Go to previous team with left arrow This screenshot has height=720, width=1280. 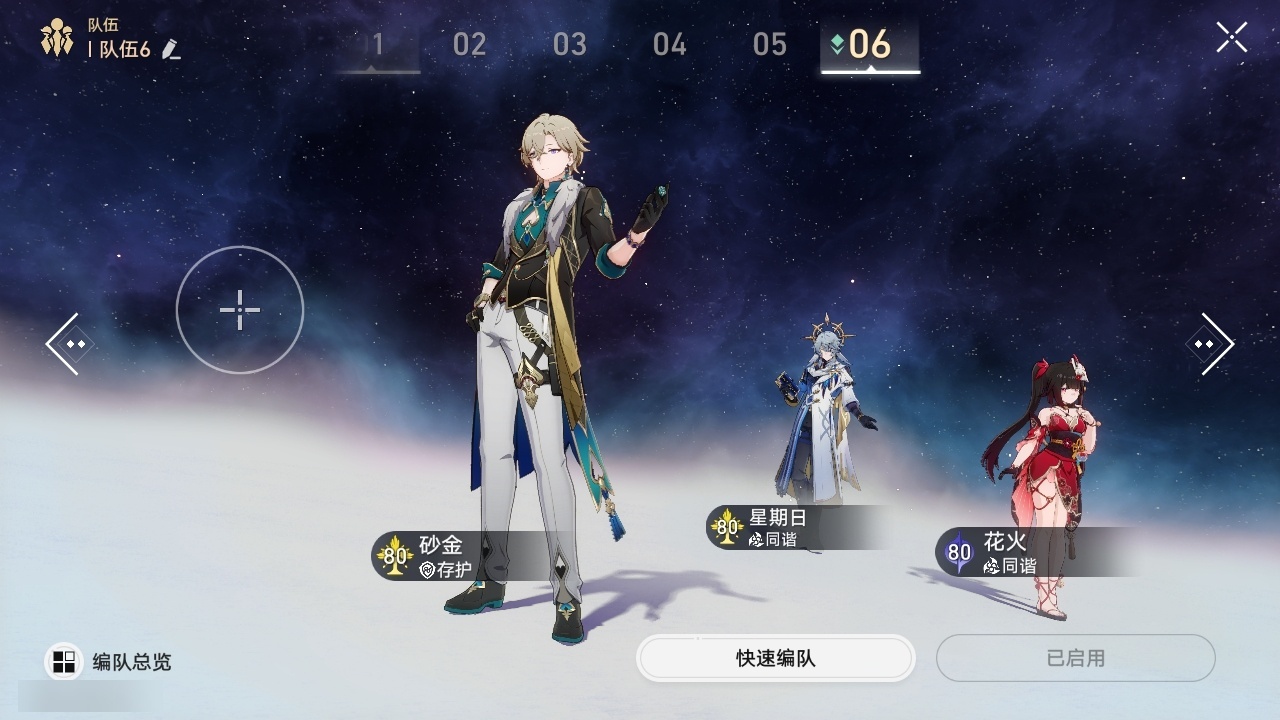click(70, 344)
